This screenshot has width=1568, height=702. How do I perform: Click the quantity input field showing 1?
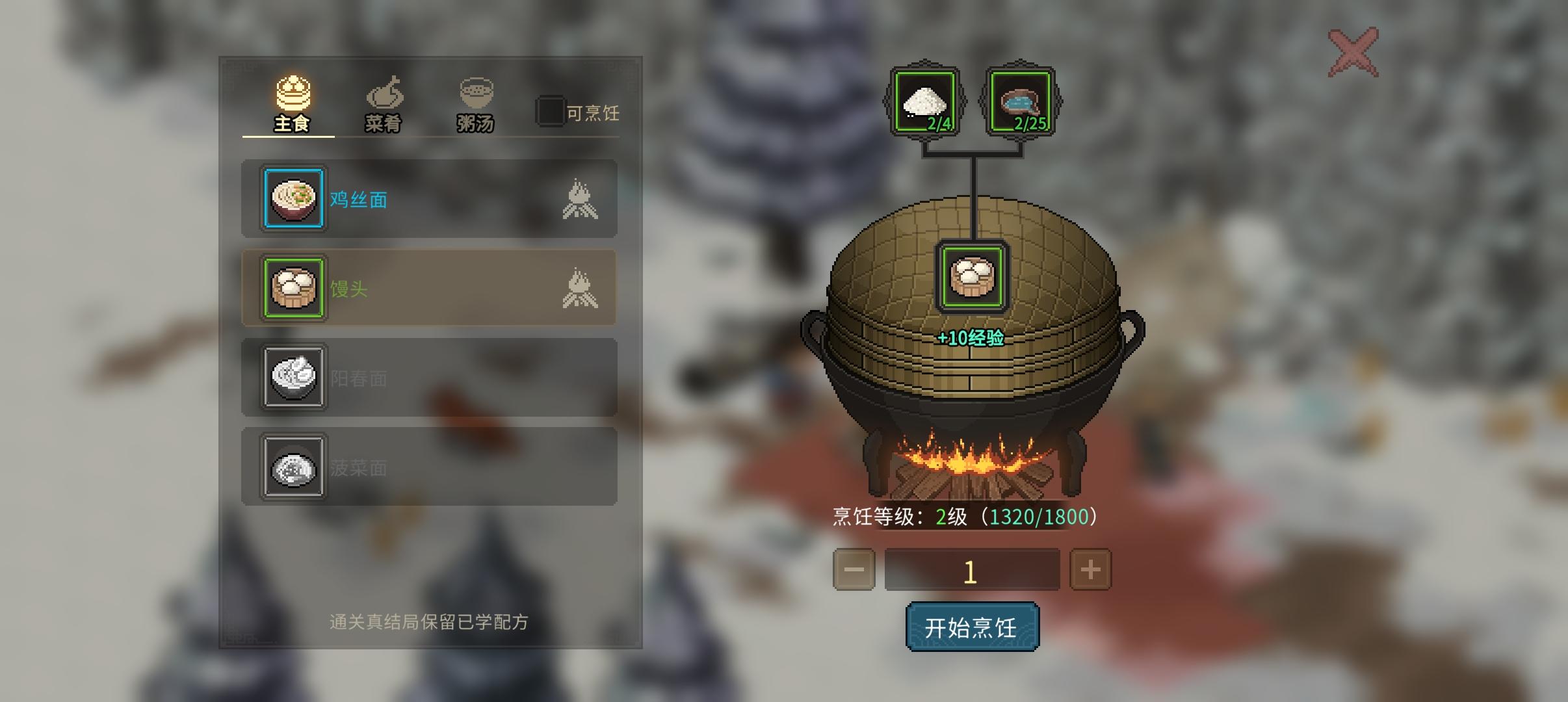(973, 568)
